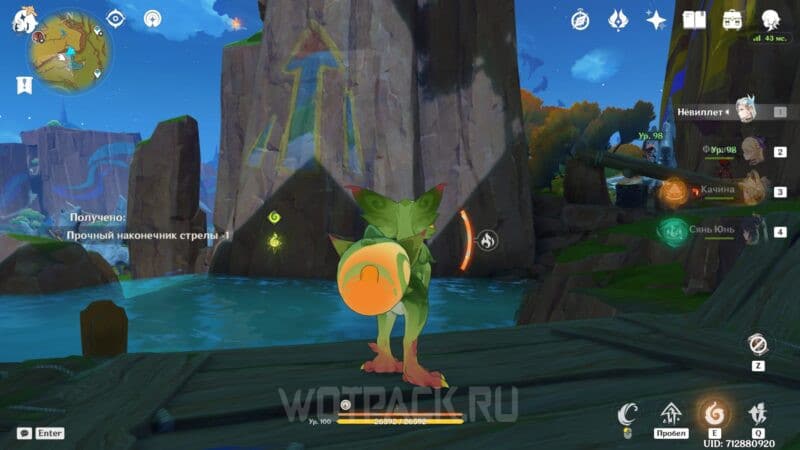
Task: Open the backpack inventory
Action: [731, 20]
